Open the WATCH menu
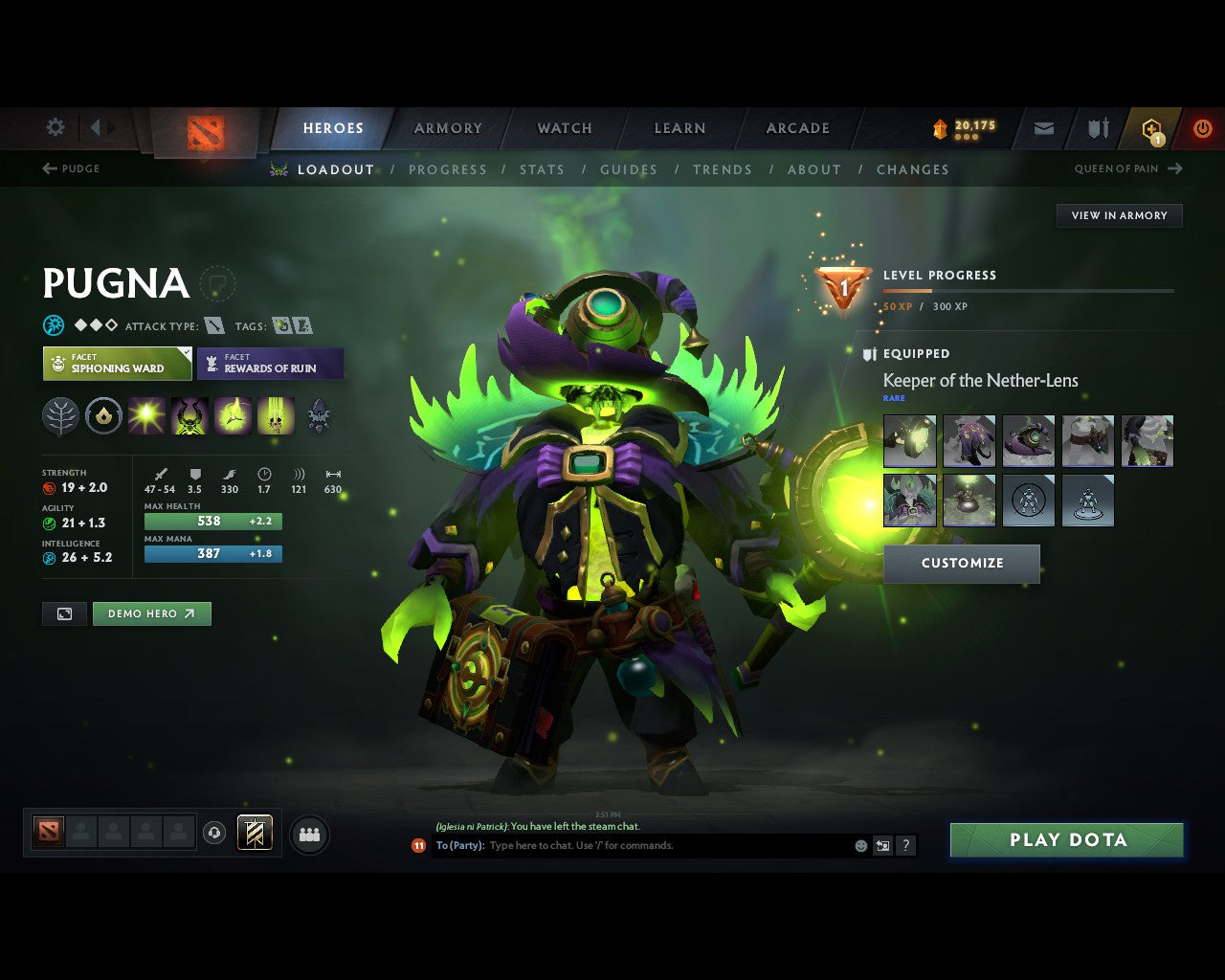 [564, 128]
